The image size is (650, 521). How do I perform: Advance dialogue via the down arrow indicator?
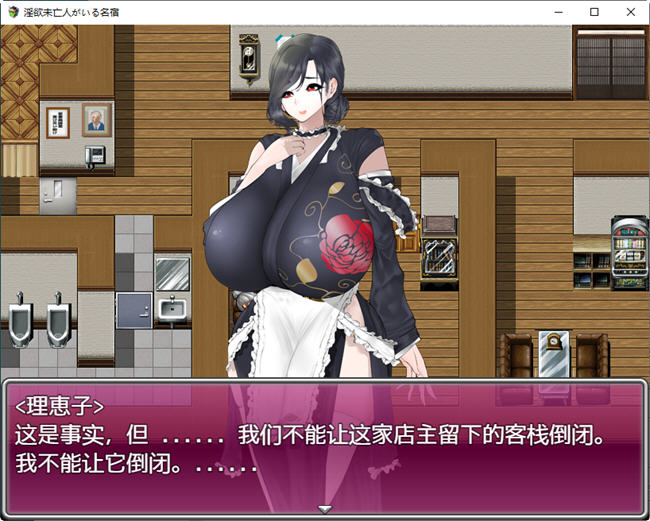(x=324, y=509)
